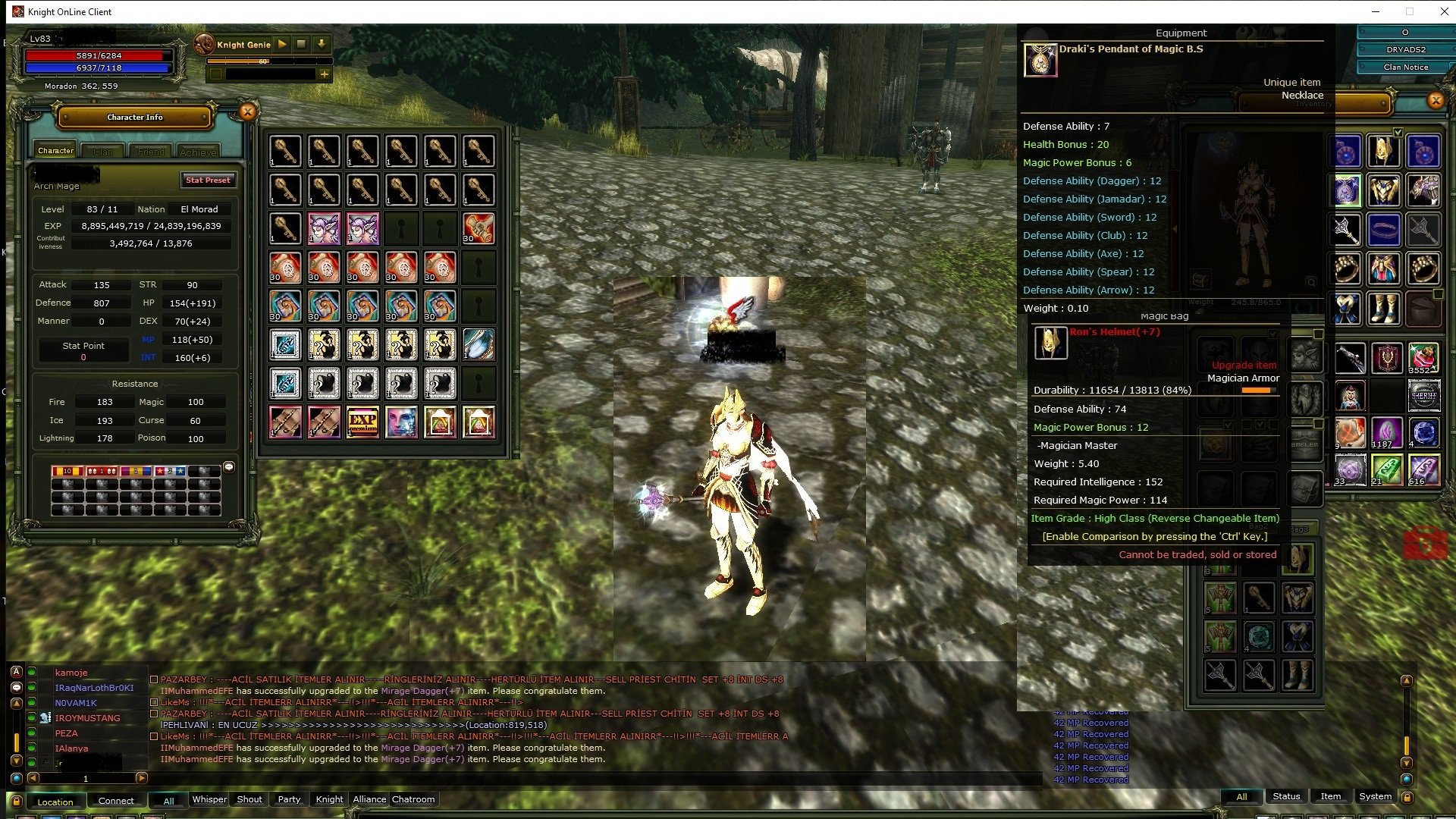
Task: Stop the Knight Genie
Action: tap(301, 45)
